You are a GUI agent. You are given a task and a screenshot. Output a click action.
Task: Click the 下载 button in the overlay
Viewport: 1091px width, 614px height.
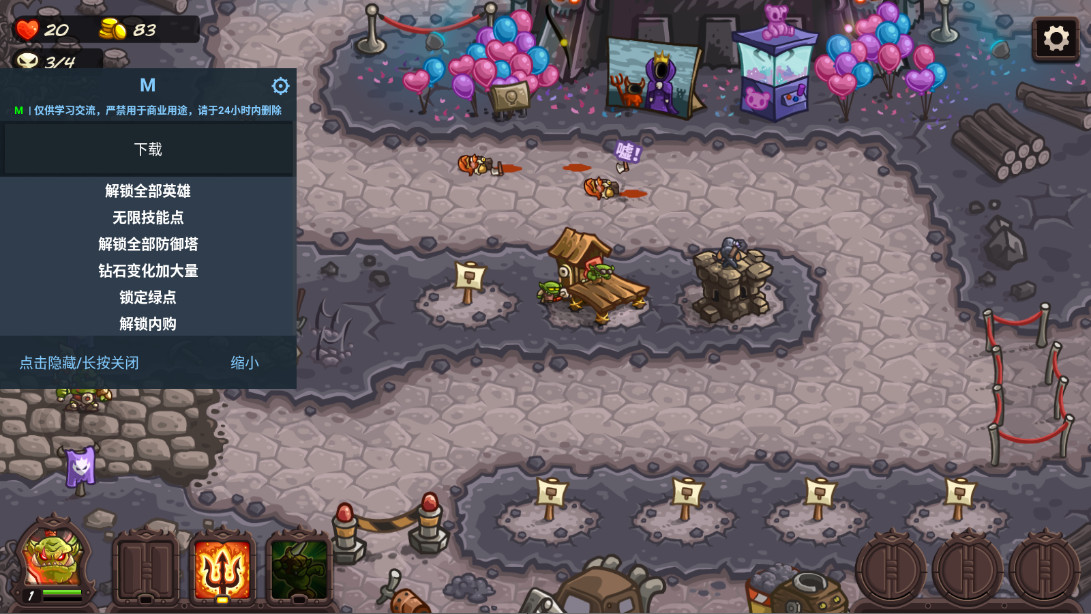coord(148,149)
